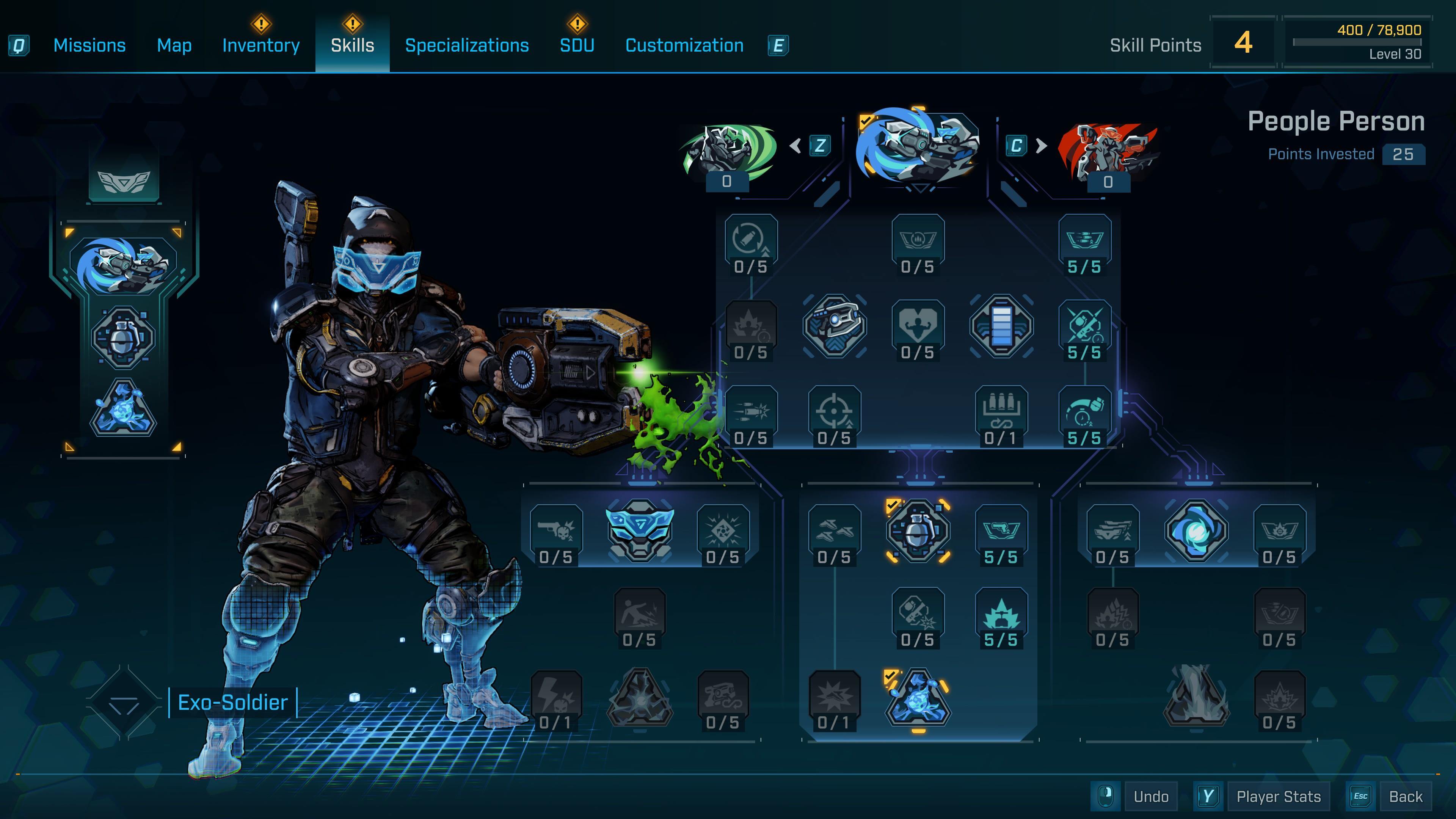Go to the Inventory tab
The image size is (1456, 819).
(x=260, y=45)
